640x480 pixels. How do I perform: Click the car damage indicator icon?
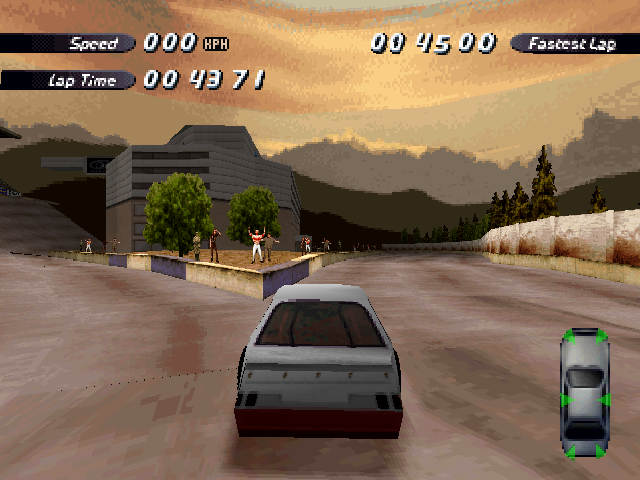(585, 394)
